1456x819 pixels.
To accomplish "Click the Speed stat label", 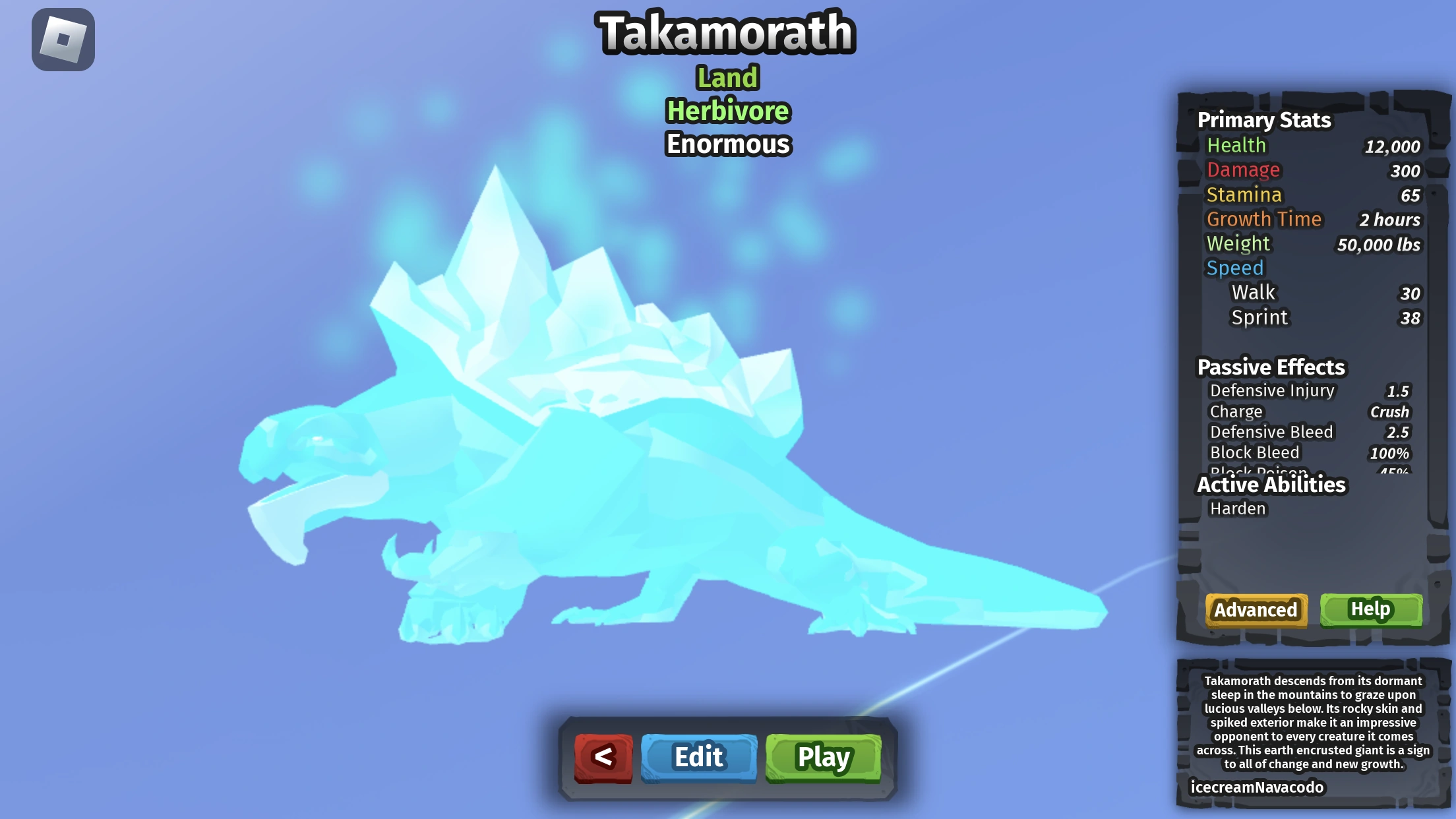I will click(1234, 267).
